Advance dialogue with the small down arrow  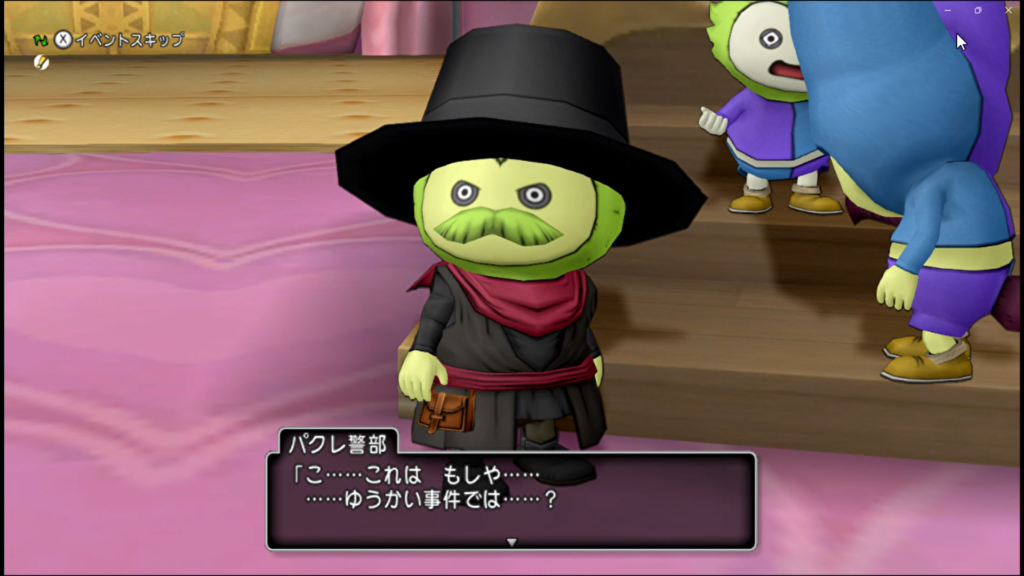[511, 542]
